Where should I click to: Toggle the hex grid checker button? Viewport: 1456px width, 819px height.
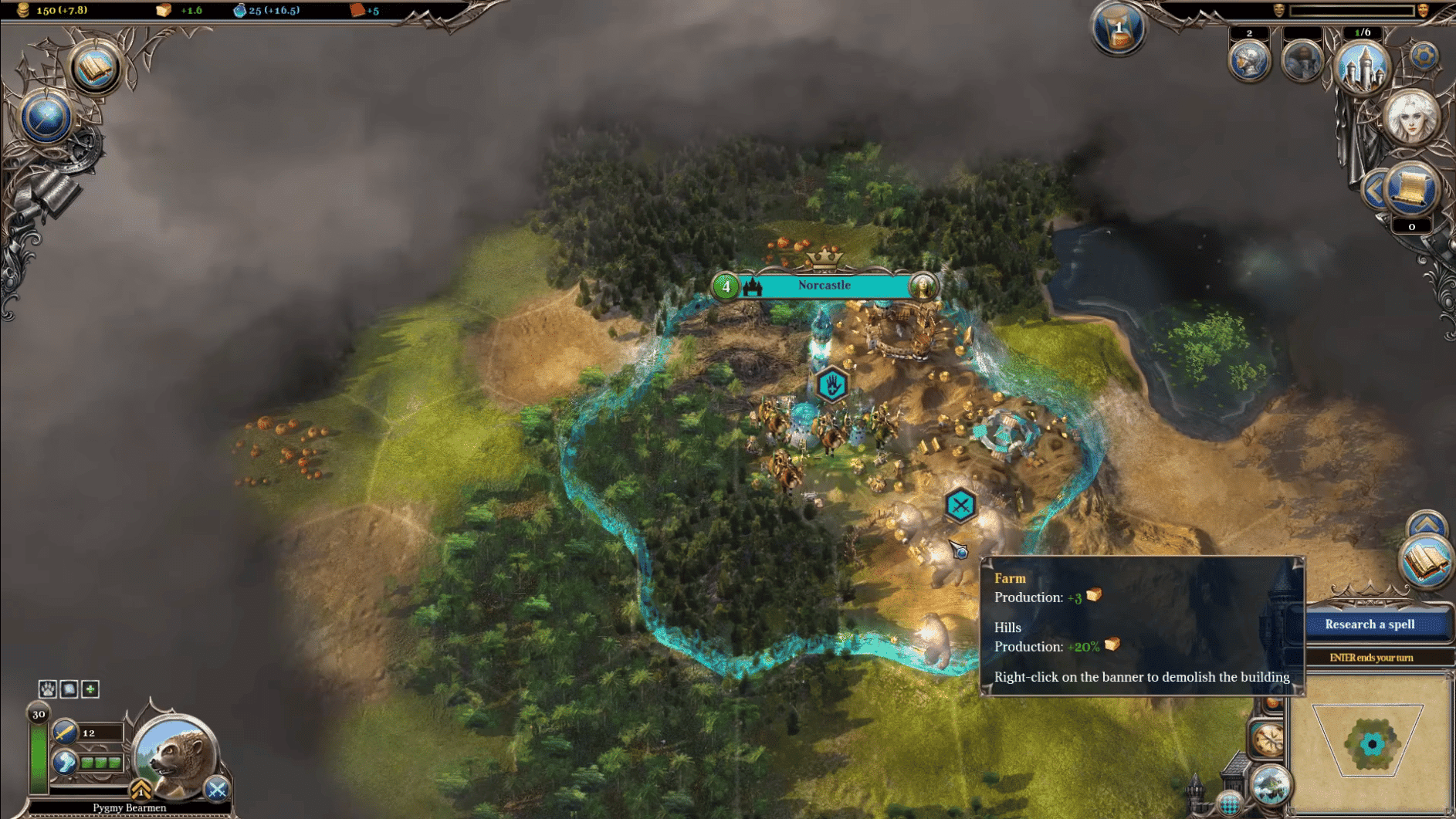coord(1229,804)
